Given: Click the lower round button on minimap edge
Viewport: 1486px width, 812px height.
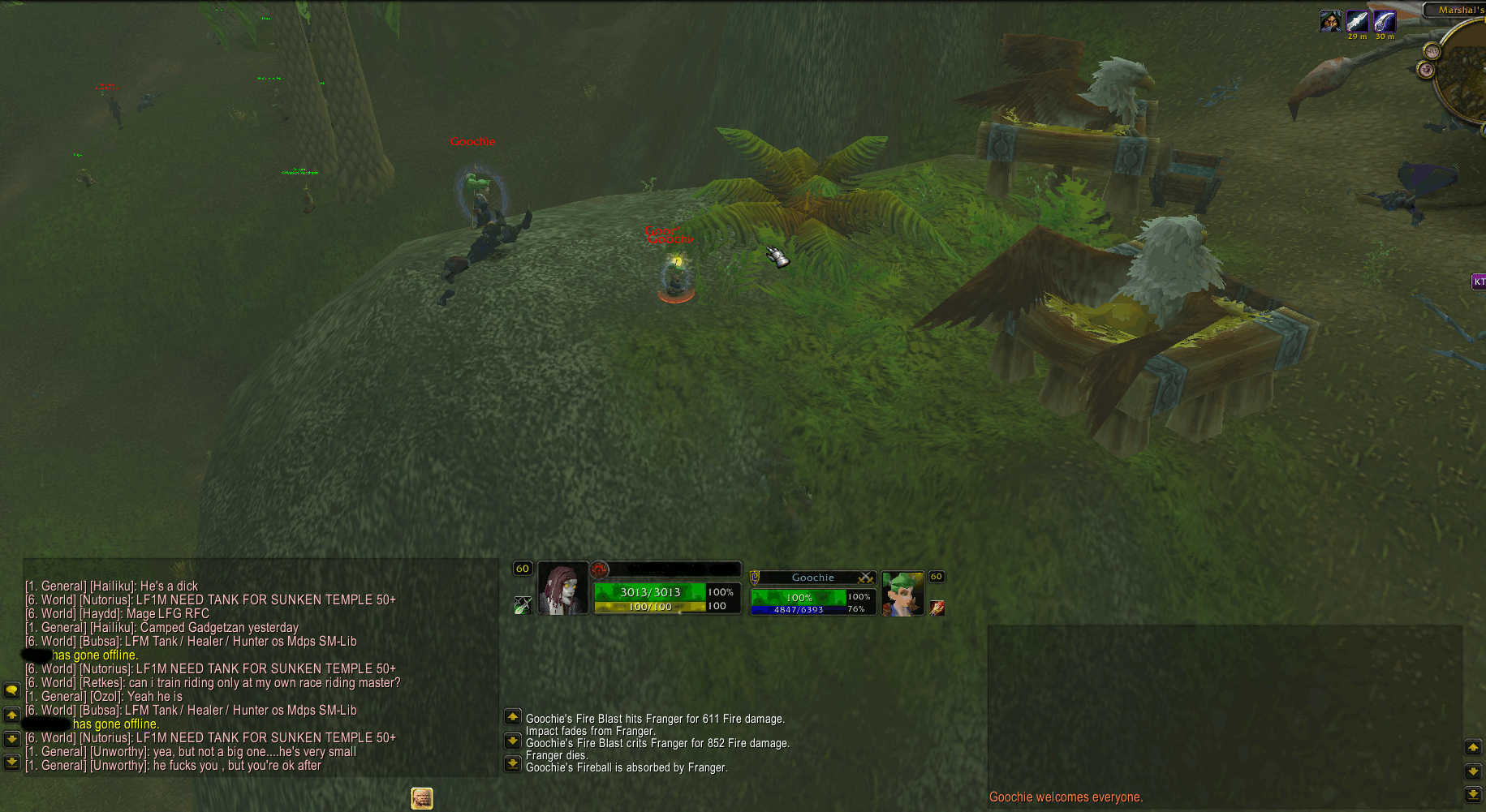Looking at the screenshot, I should pyautogui.click(x=1426, y=71).
